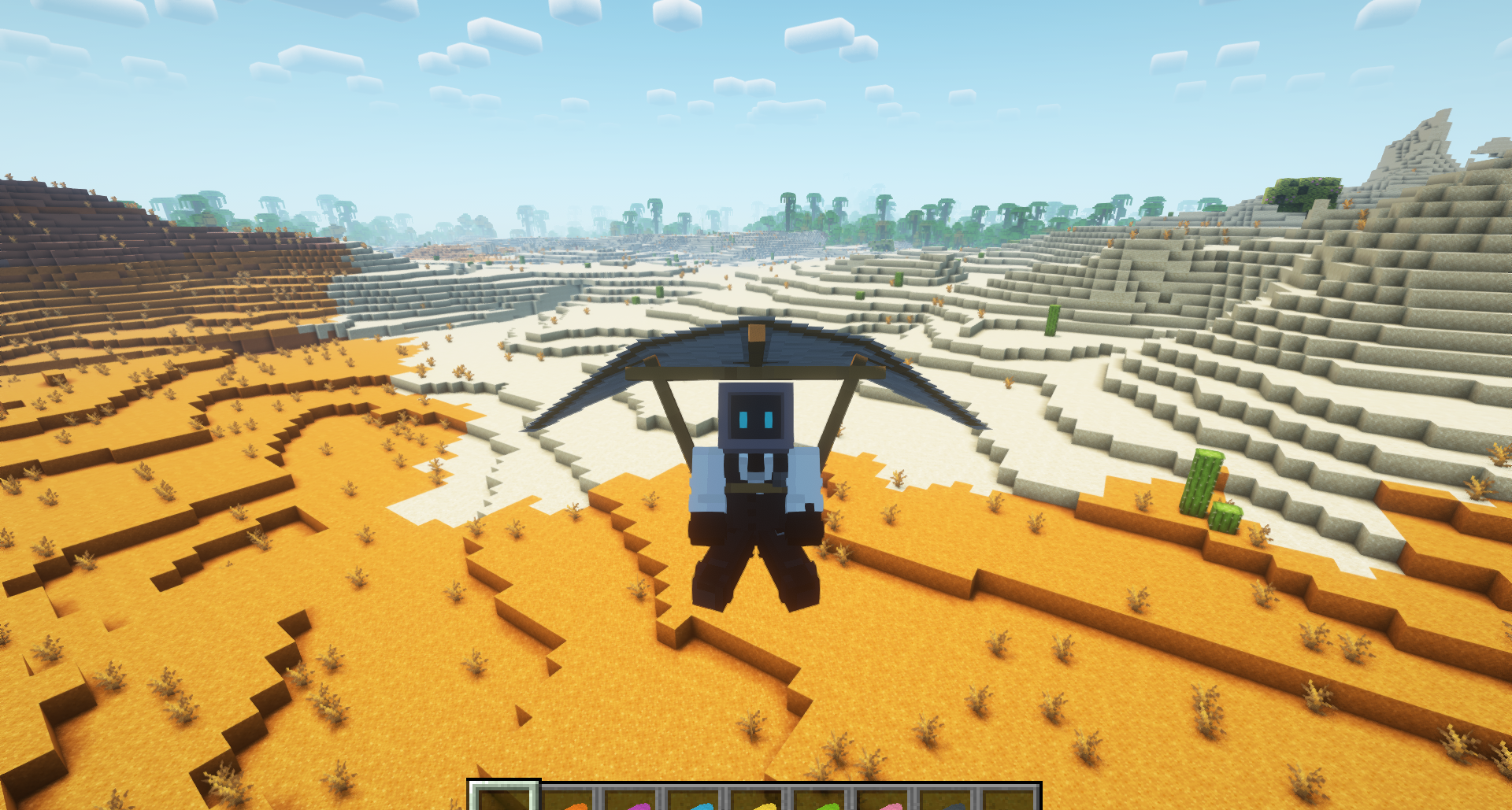Pick the yellow item hotbar slot
The height and width of the screenshot is (810, 1512).
pos(758,800)
